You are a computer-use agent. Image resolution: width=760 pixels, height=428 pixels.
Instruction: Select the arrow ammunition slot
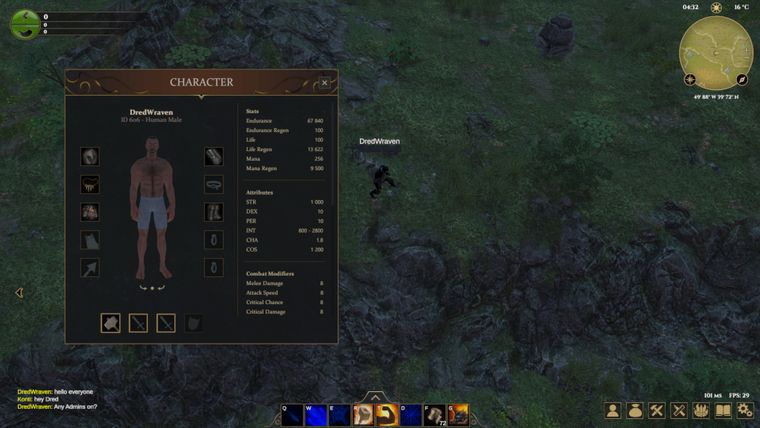click(x=91, y=268)
